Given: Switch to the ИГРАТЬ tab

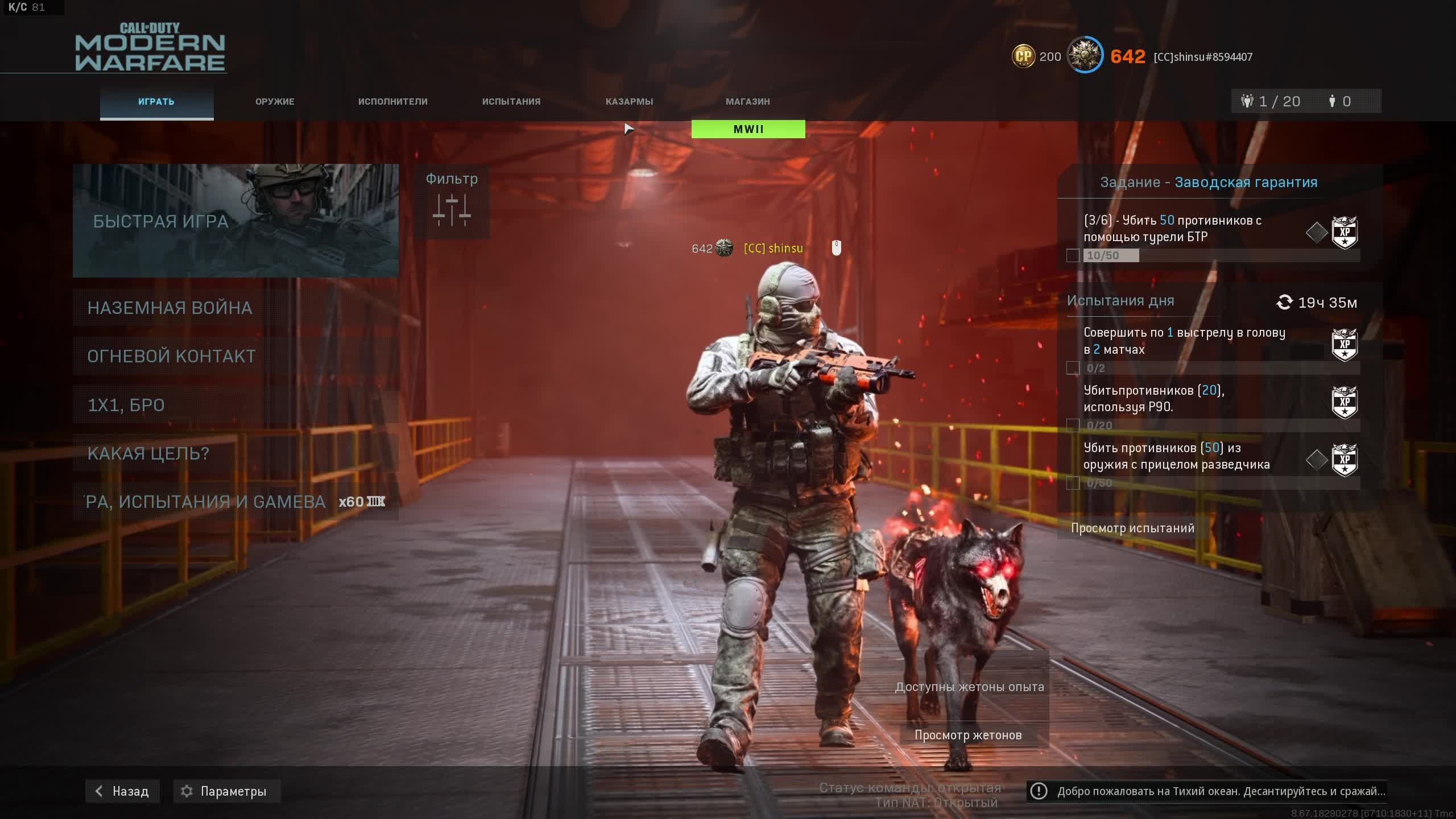Looking at the screenshot, I should point(156,102).
